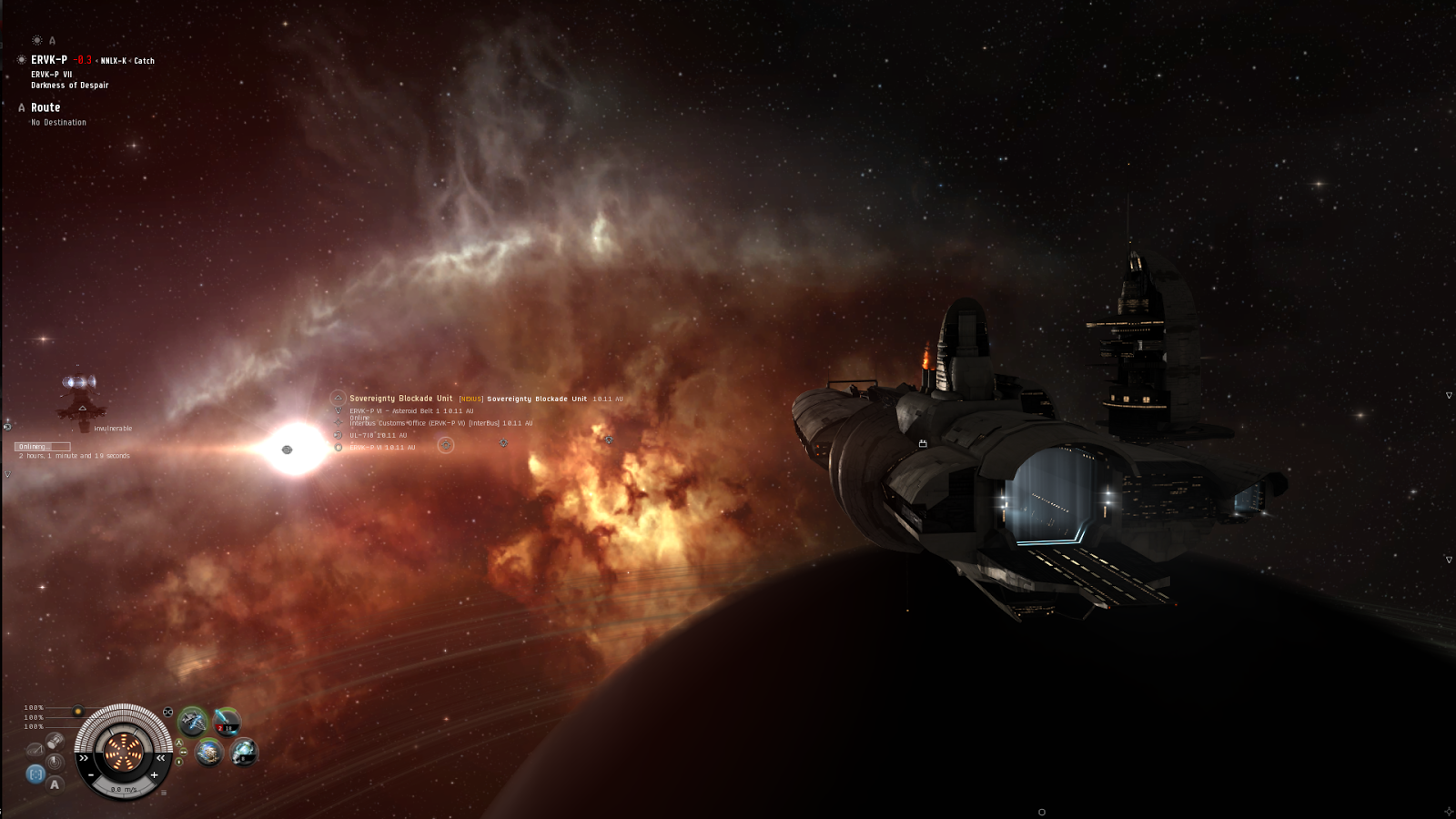Activate the module showing charge count 8
The height and width of the screenshot is (819, 1456).
[x=243, y=753]
